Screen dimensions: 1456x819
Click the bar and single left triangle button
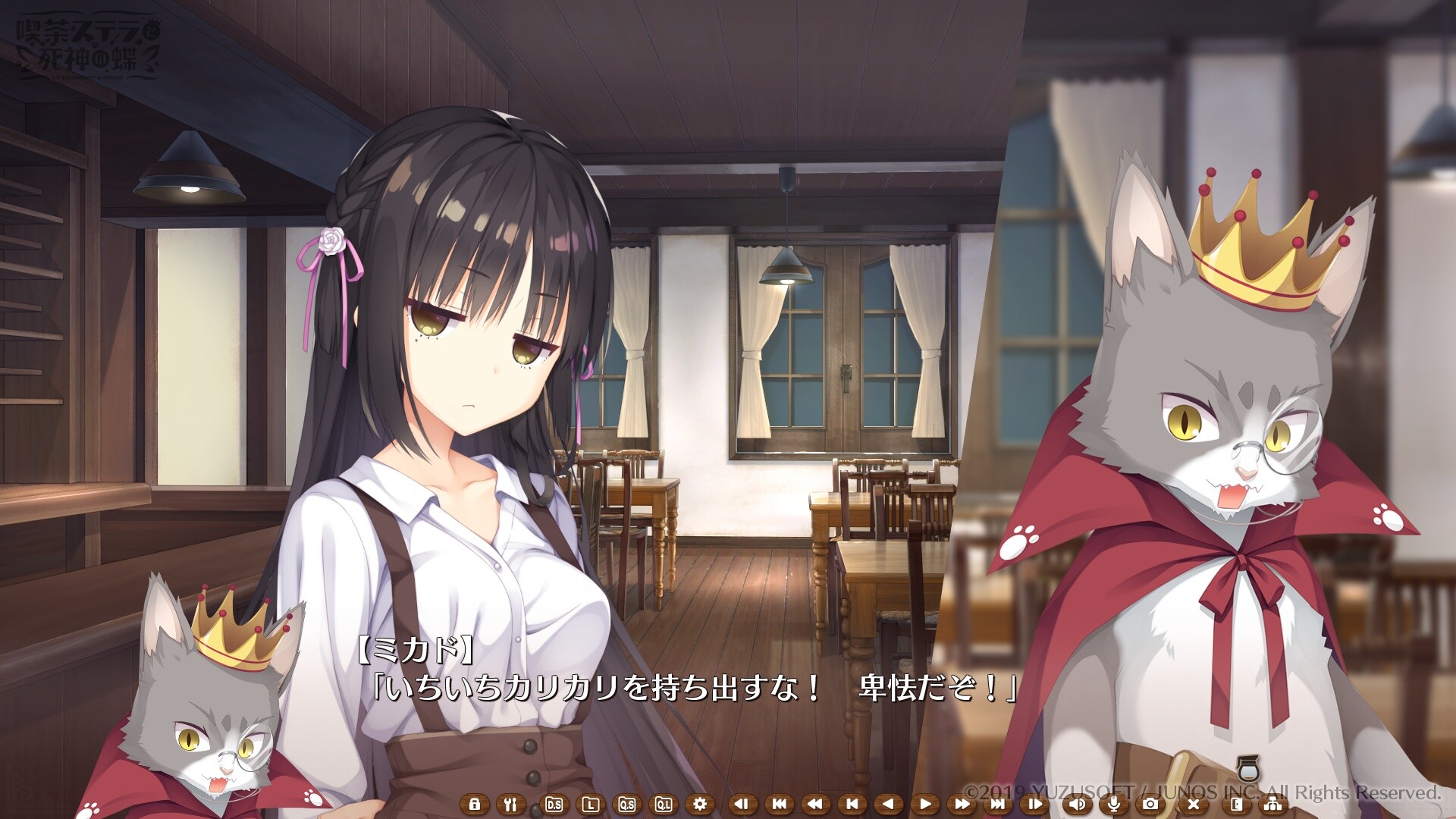click(852, 804)
